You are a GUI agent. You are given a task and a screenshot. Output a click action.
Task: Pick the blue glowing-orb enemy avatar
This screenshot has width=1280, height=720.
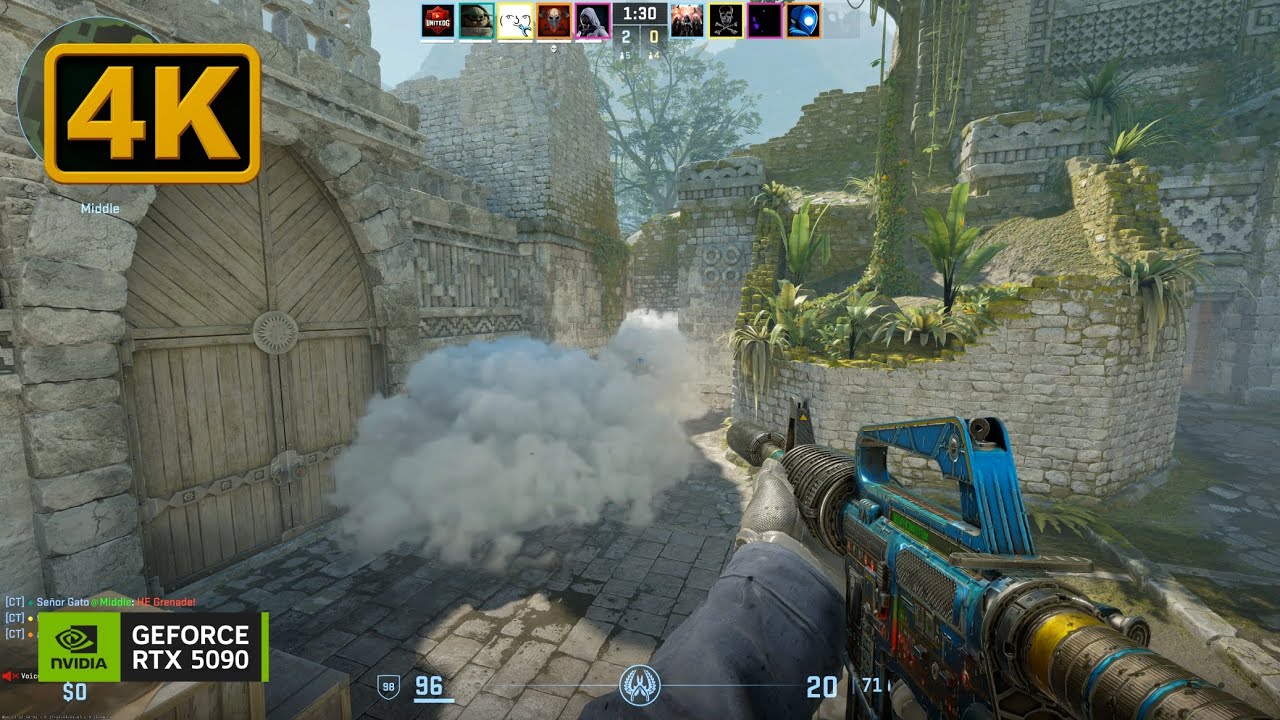[803, 21]
